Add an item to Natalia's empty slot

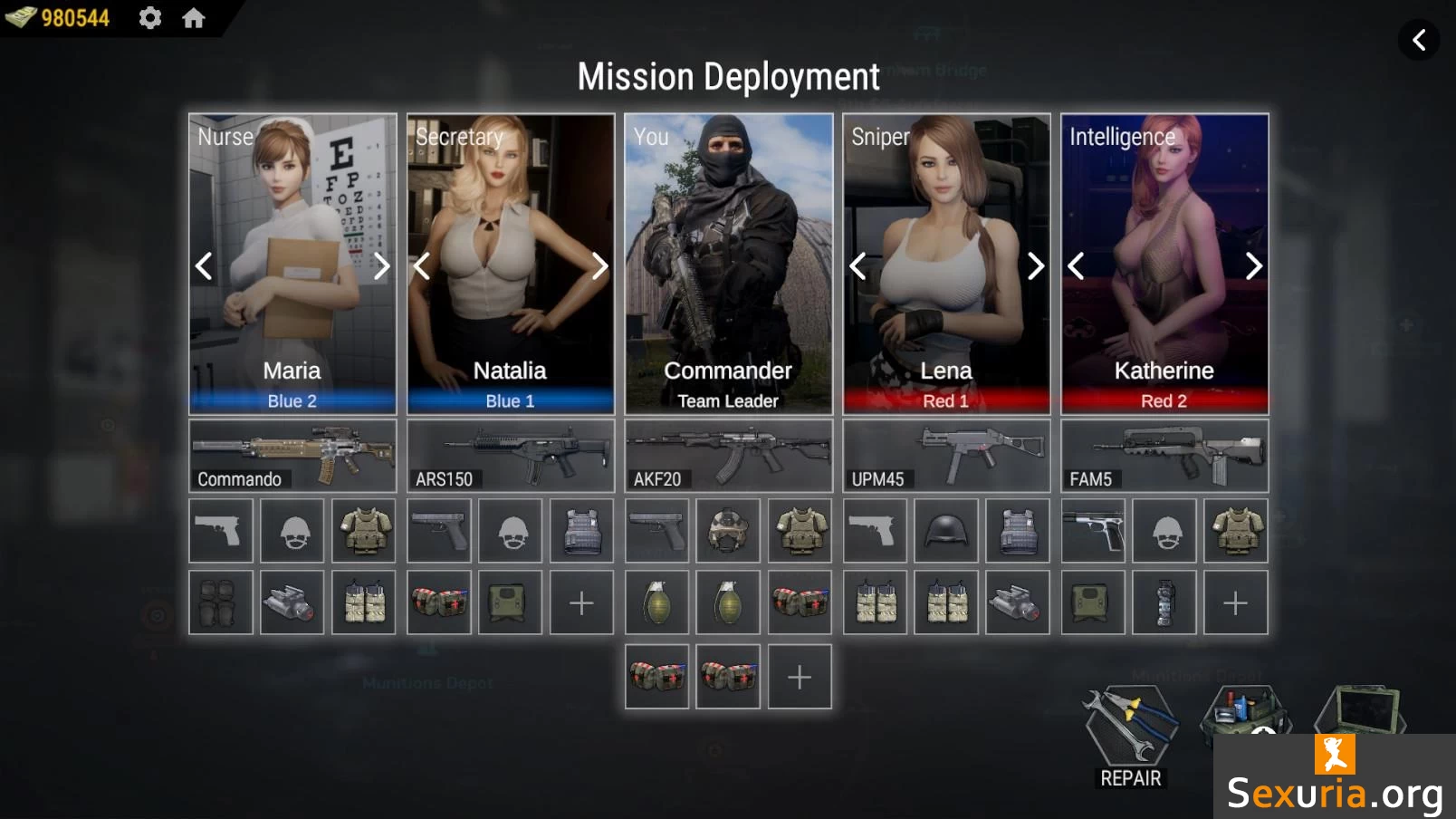(x=582, y=602)
